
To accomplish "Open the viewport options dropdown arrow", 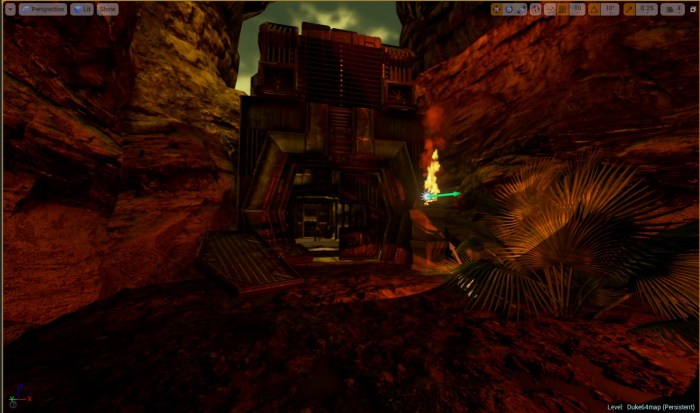I will tap(9, 9).
